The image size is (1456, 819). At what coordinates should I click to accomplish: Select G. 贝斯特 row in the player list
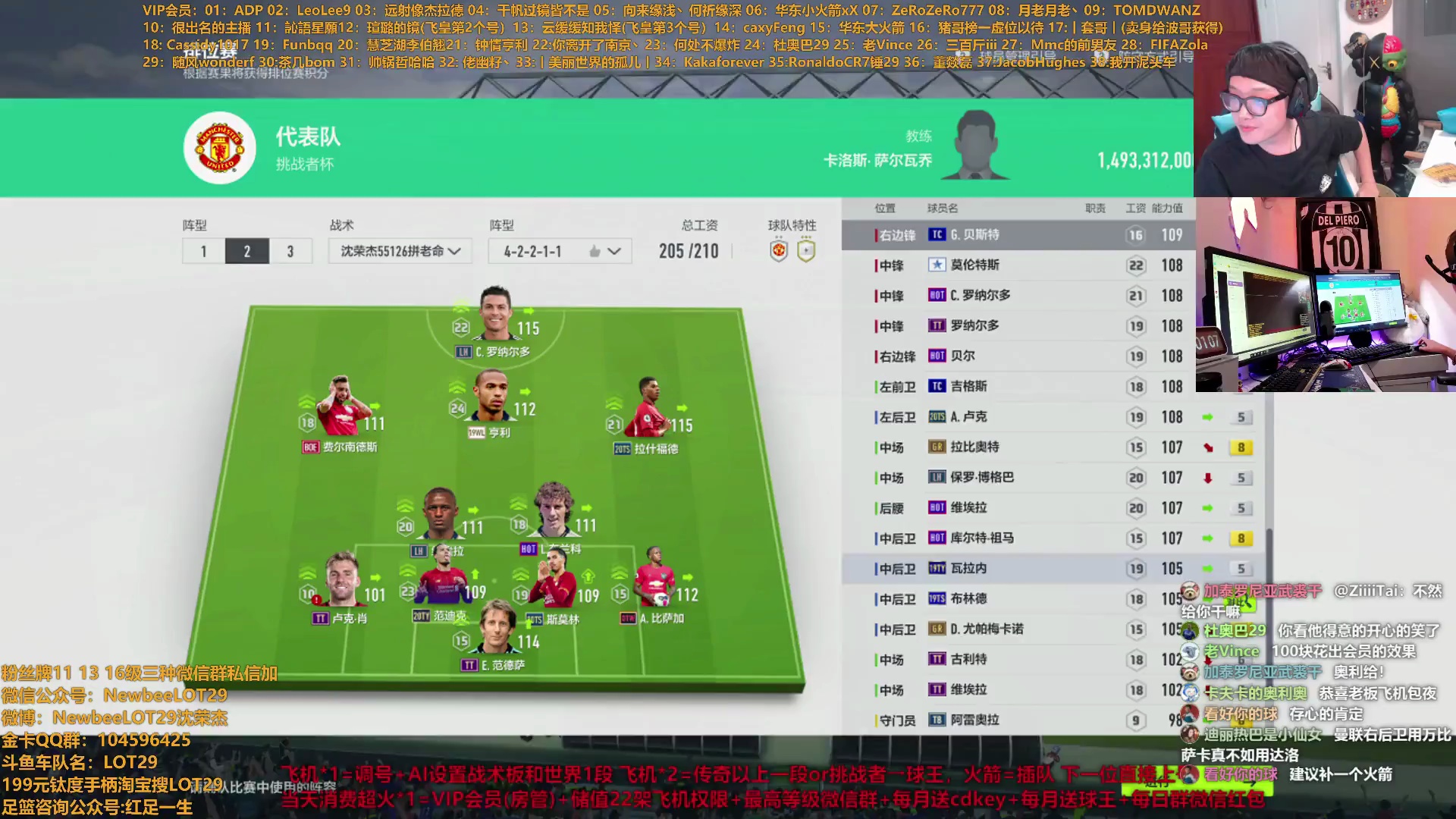(x=1015, y=235)
